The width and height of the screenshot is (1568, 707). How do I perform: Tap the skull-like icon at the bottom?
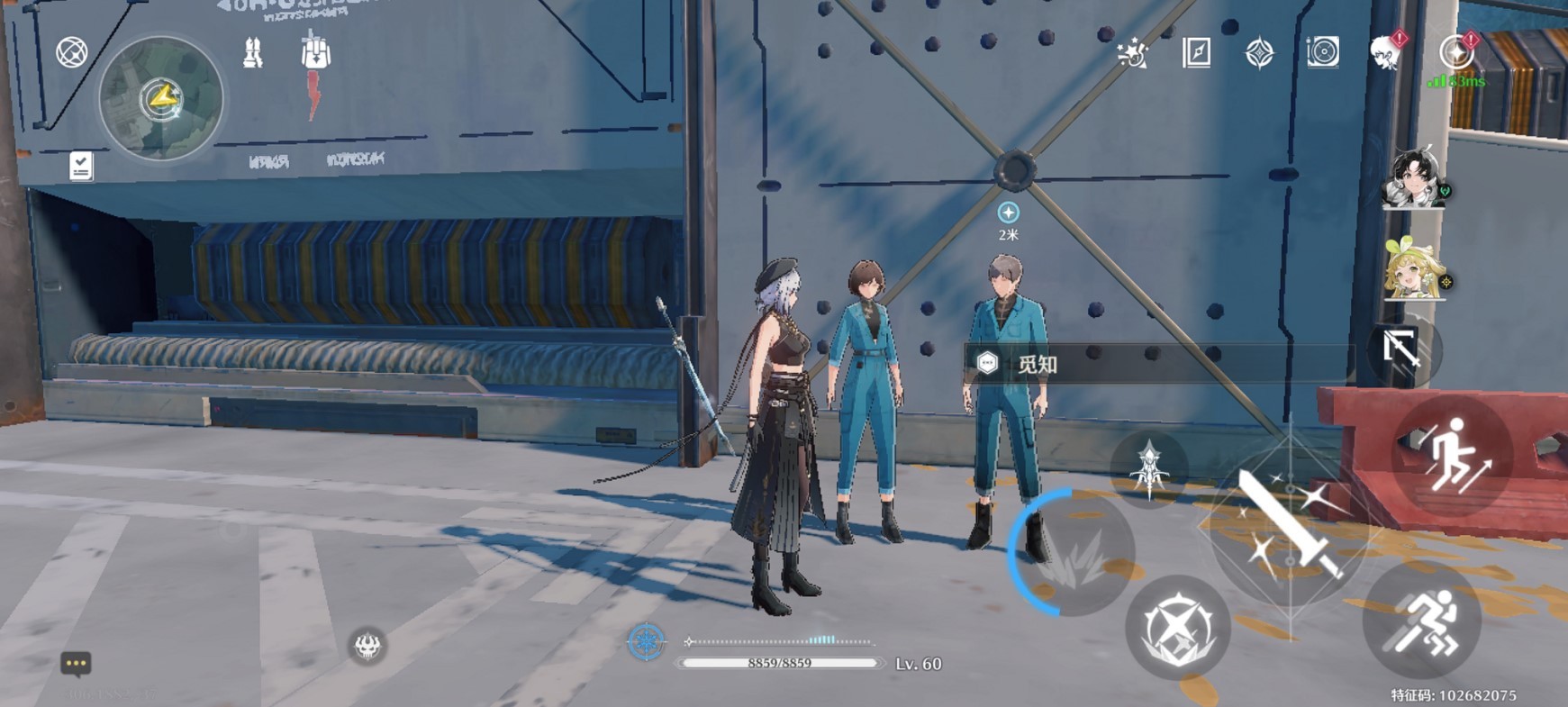[367, 645]
